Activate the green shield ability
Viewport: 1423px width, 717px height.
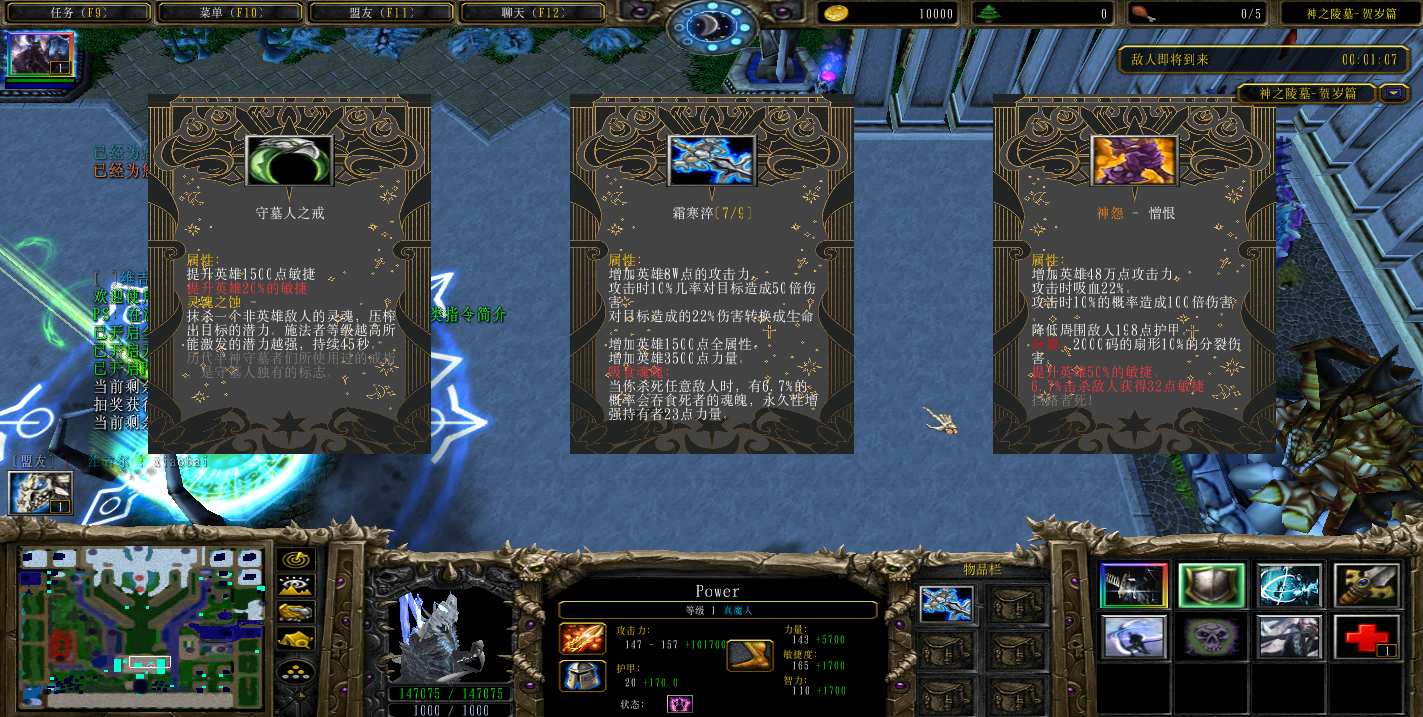pyautogui.click(x=1211, y=585)
